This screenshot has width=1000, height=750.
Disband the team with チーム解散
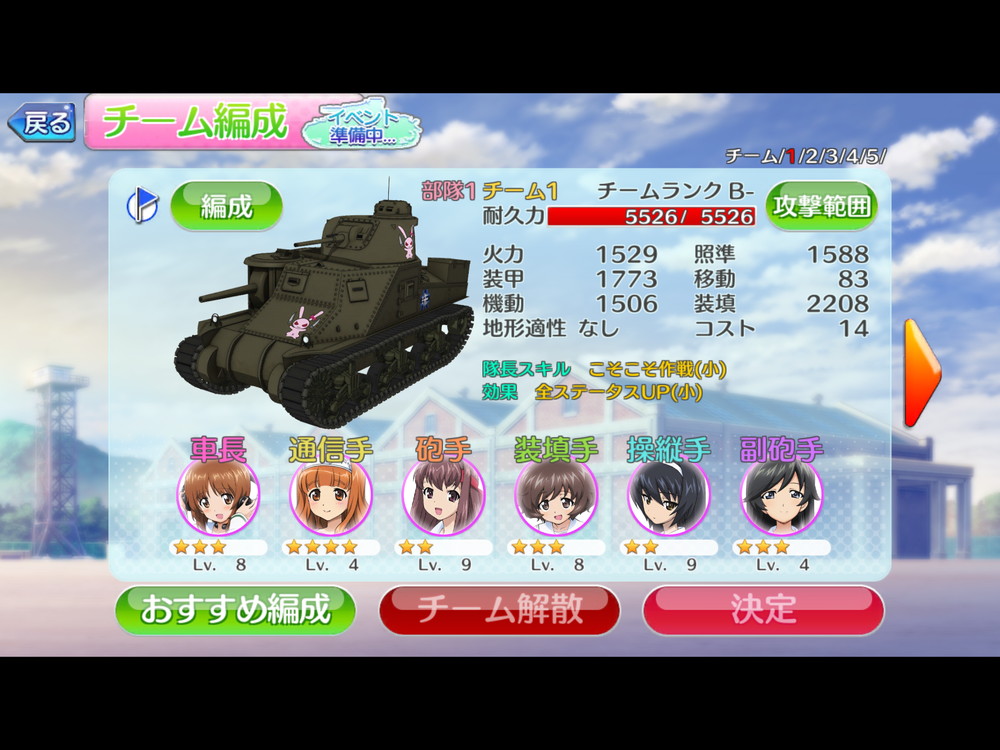click(x=499, y=609)
